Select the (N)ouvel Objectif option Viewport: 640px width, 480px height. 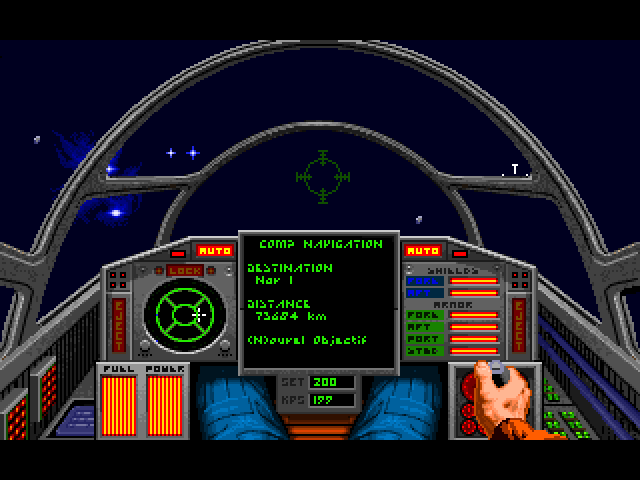[305, 339]
